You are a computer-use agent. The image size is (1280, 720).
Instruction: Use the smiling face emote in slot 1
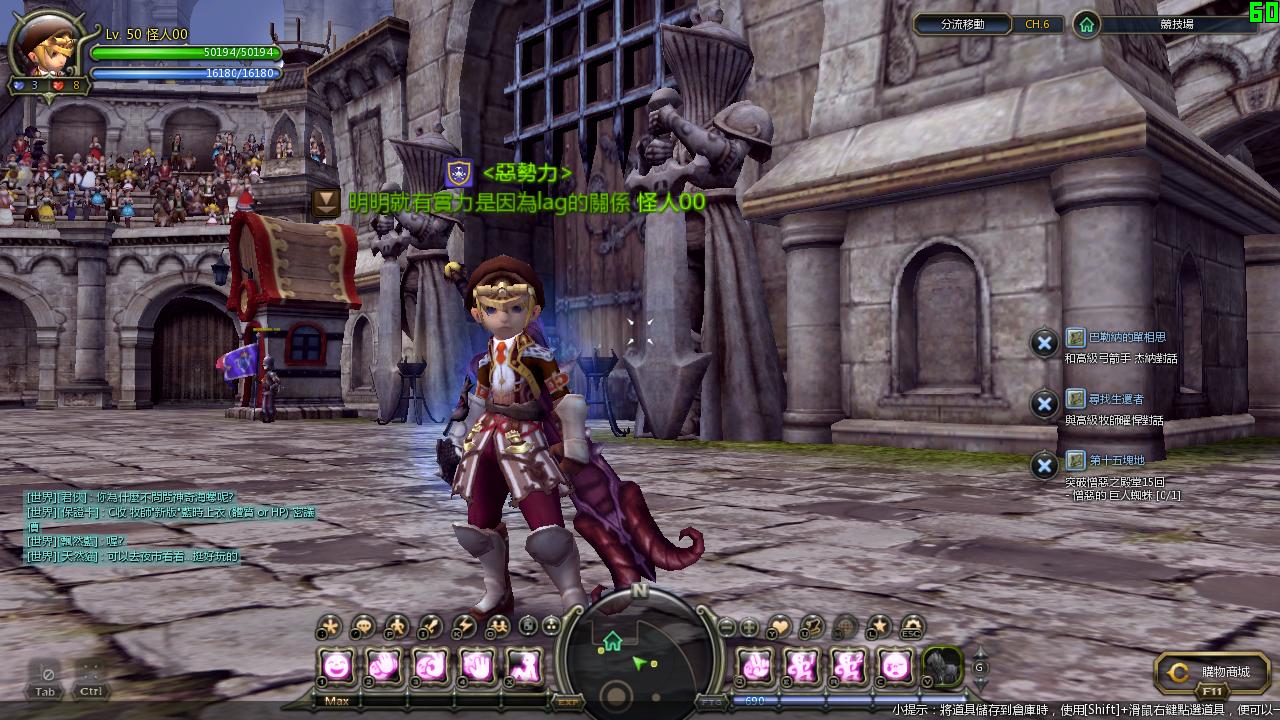337,664
